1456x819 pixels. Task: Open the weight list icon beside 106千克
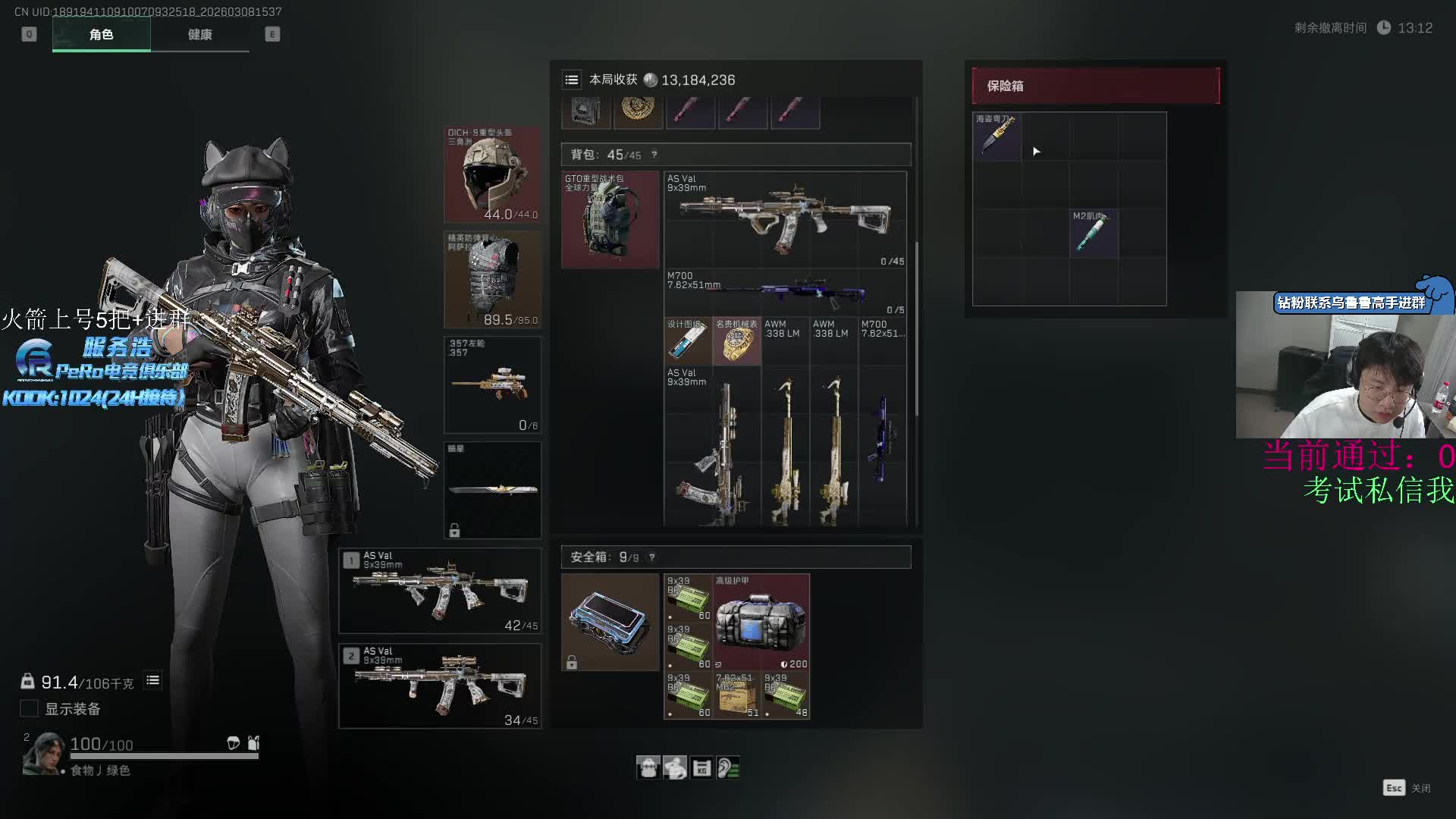click(152, 680)
